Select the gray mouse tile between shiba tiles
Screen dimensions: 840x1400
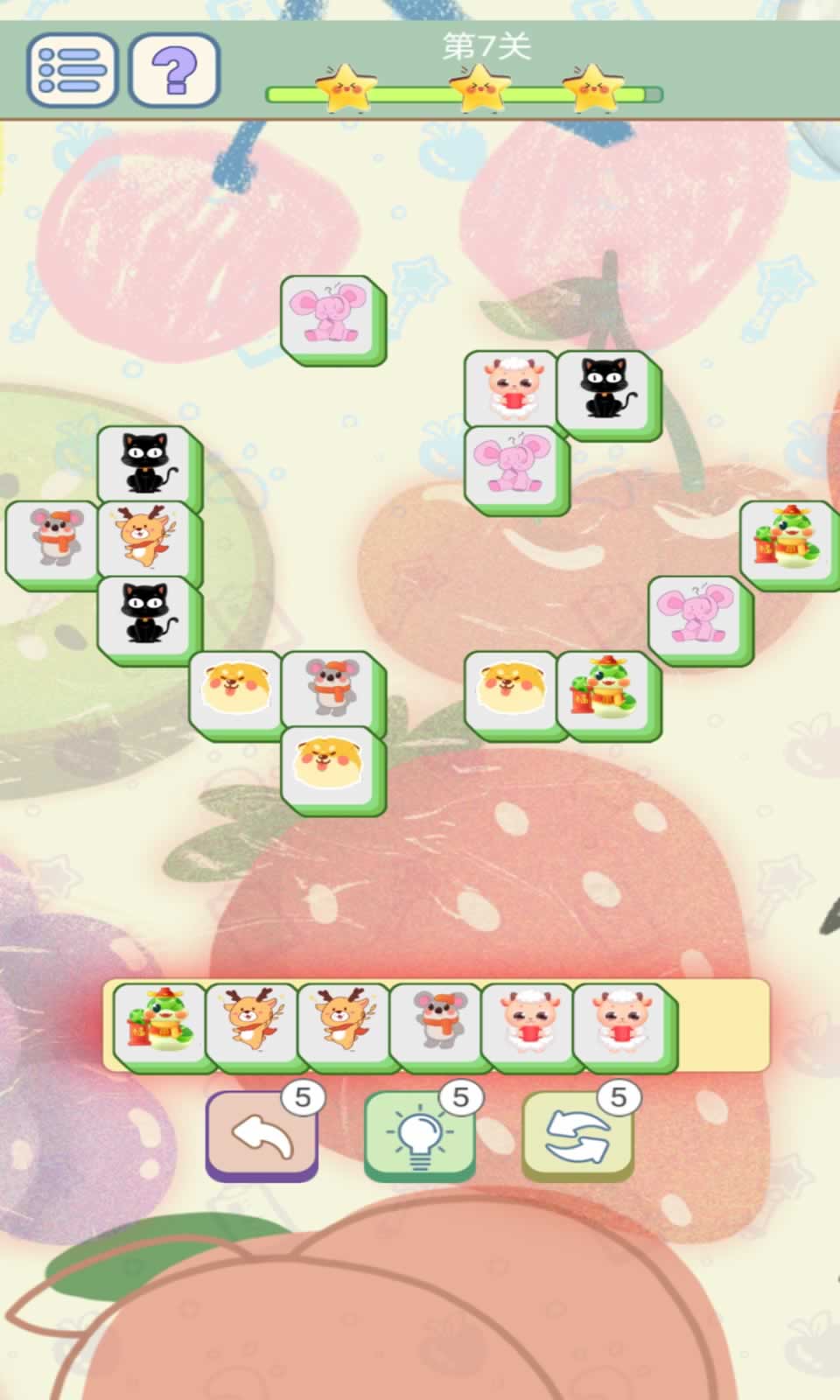[x=329, y=689]
